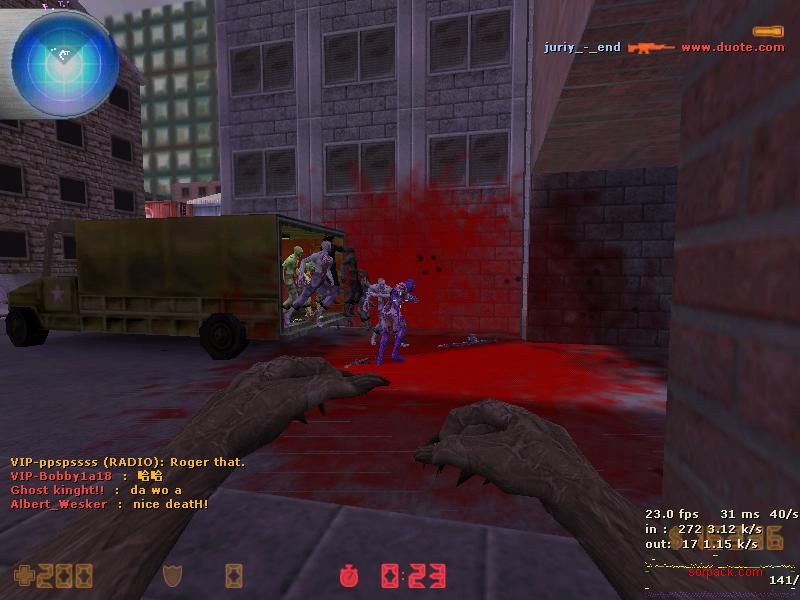Select Albert_Wesker's chat message
This screenshot has width=800, height=600.
pyautogui.click(x=109, y=504)
